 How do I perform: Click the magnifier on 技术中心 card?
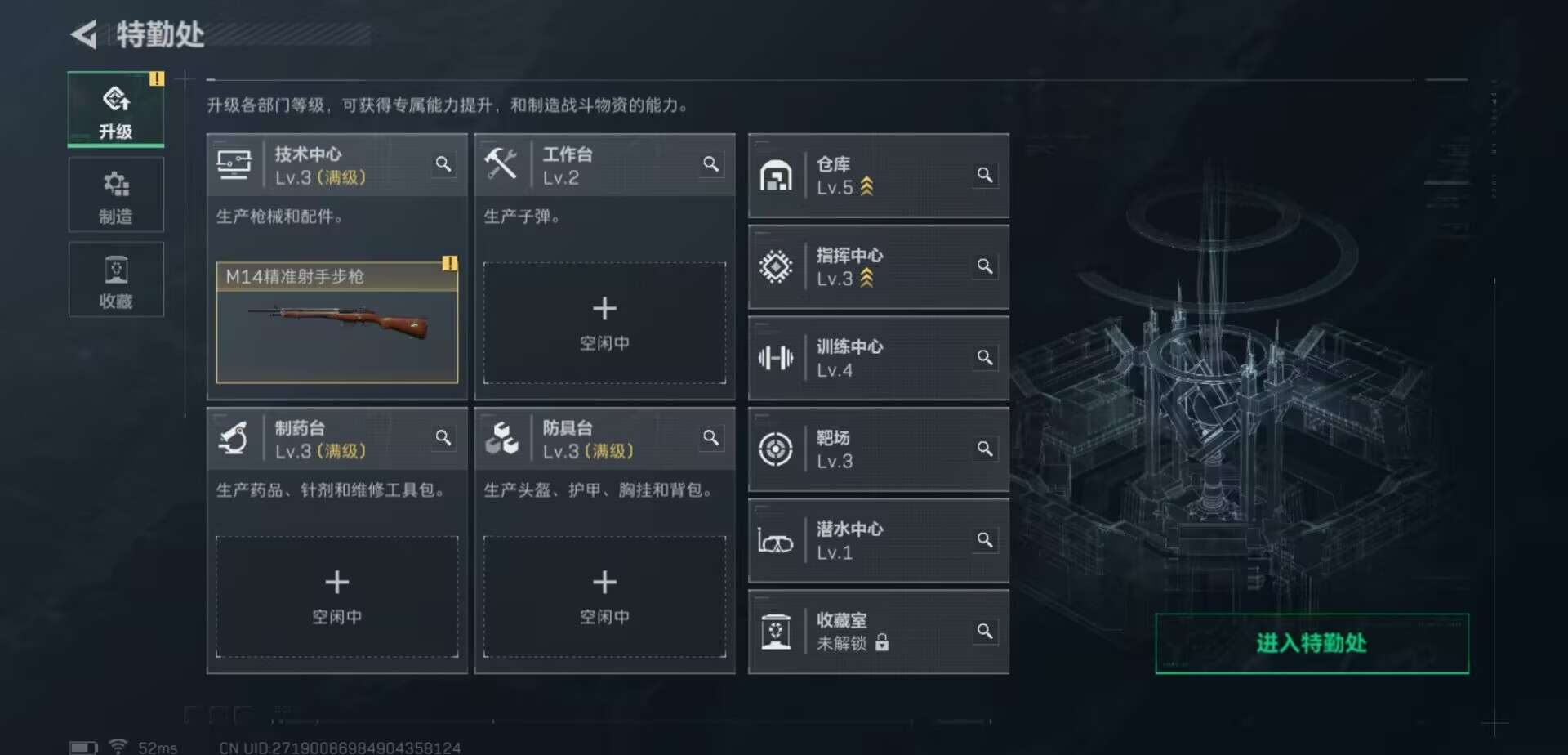point(443,164)
